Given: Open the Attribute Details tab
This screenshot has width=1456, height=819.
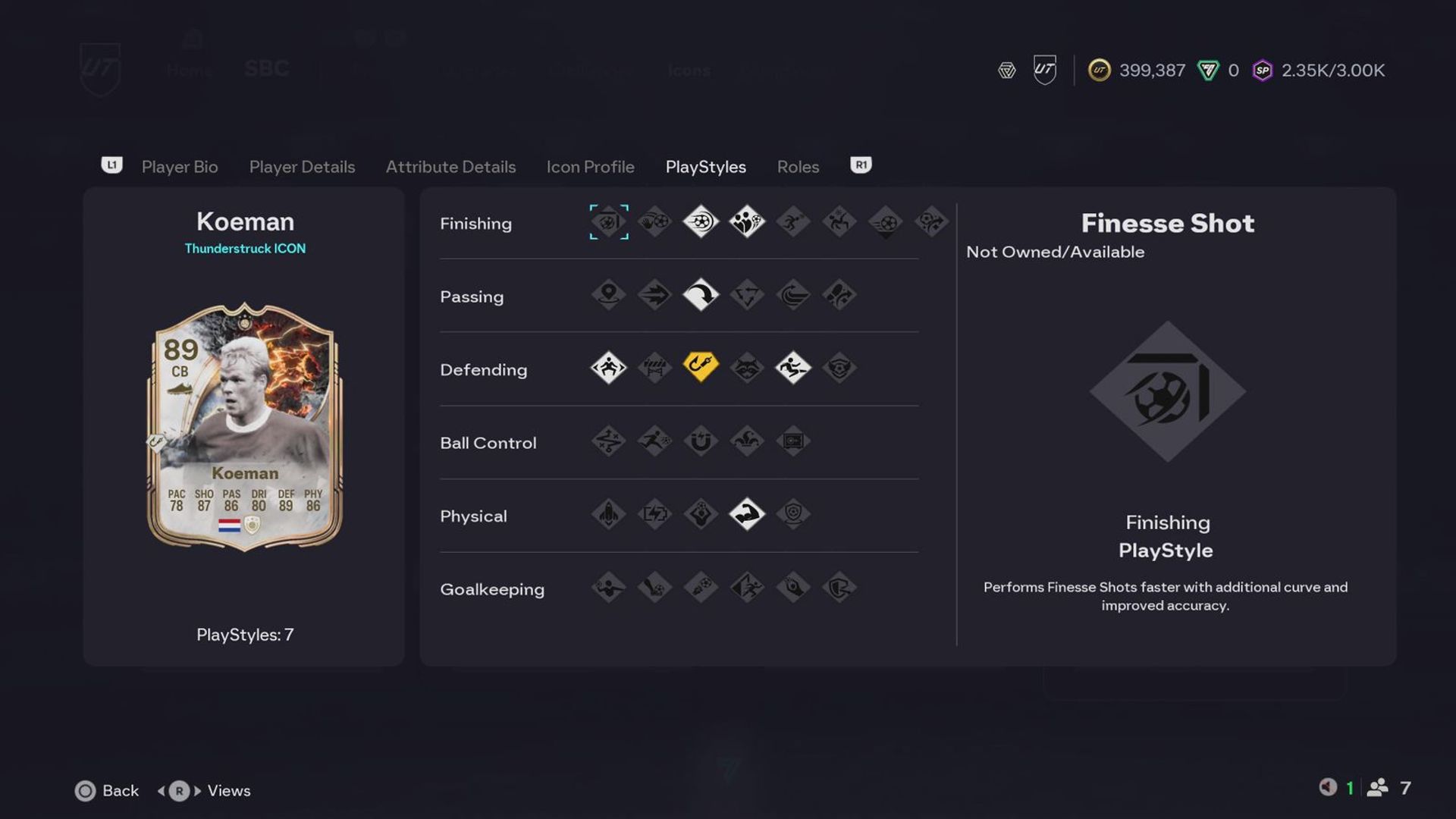Looking at the screenshot, I should pyautogui.click(x=450, y=167).
